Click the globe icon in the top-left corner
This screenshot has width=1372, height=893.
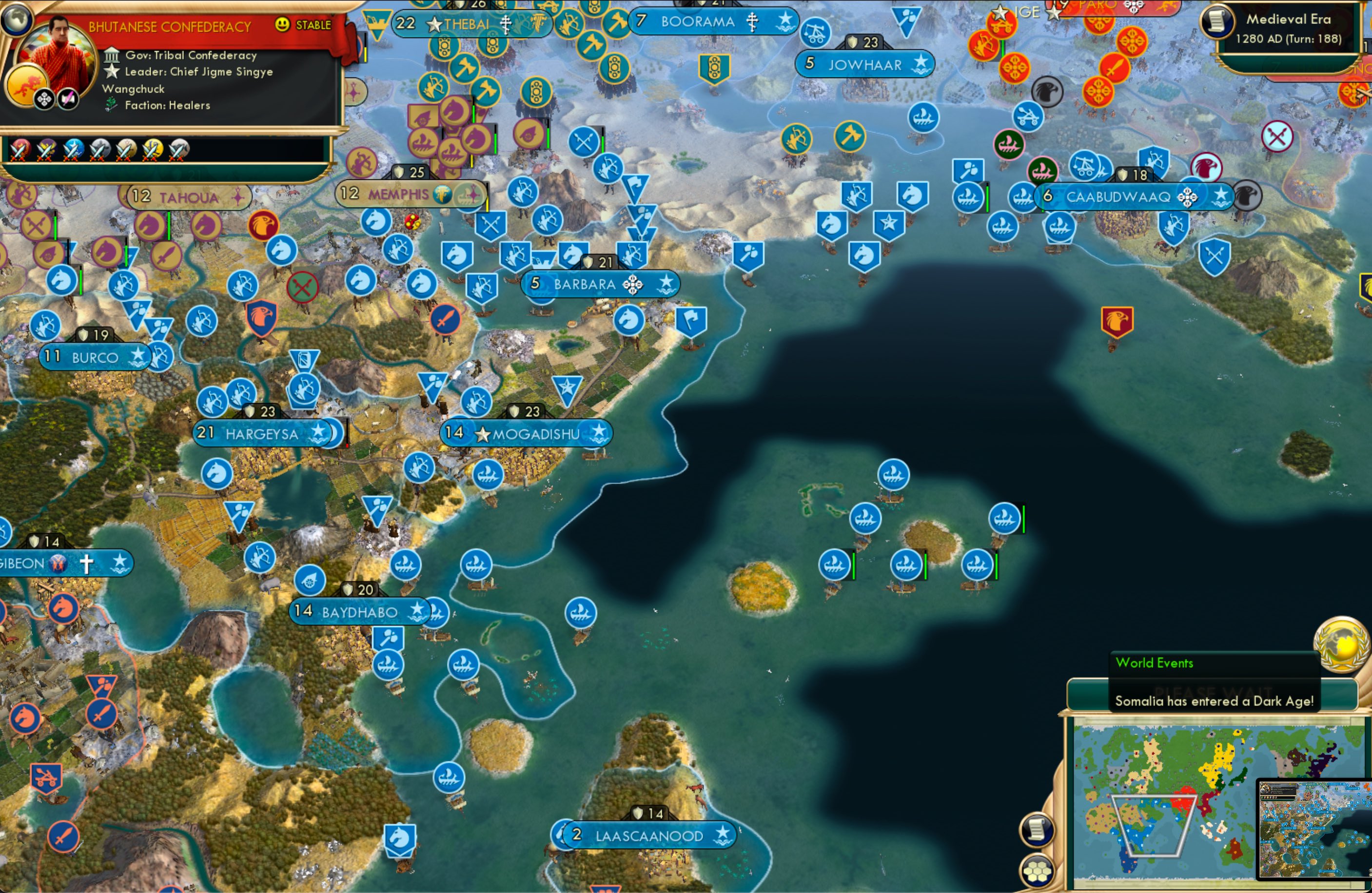[x=17, y=19]
